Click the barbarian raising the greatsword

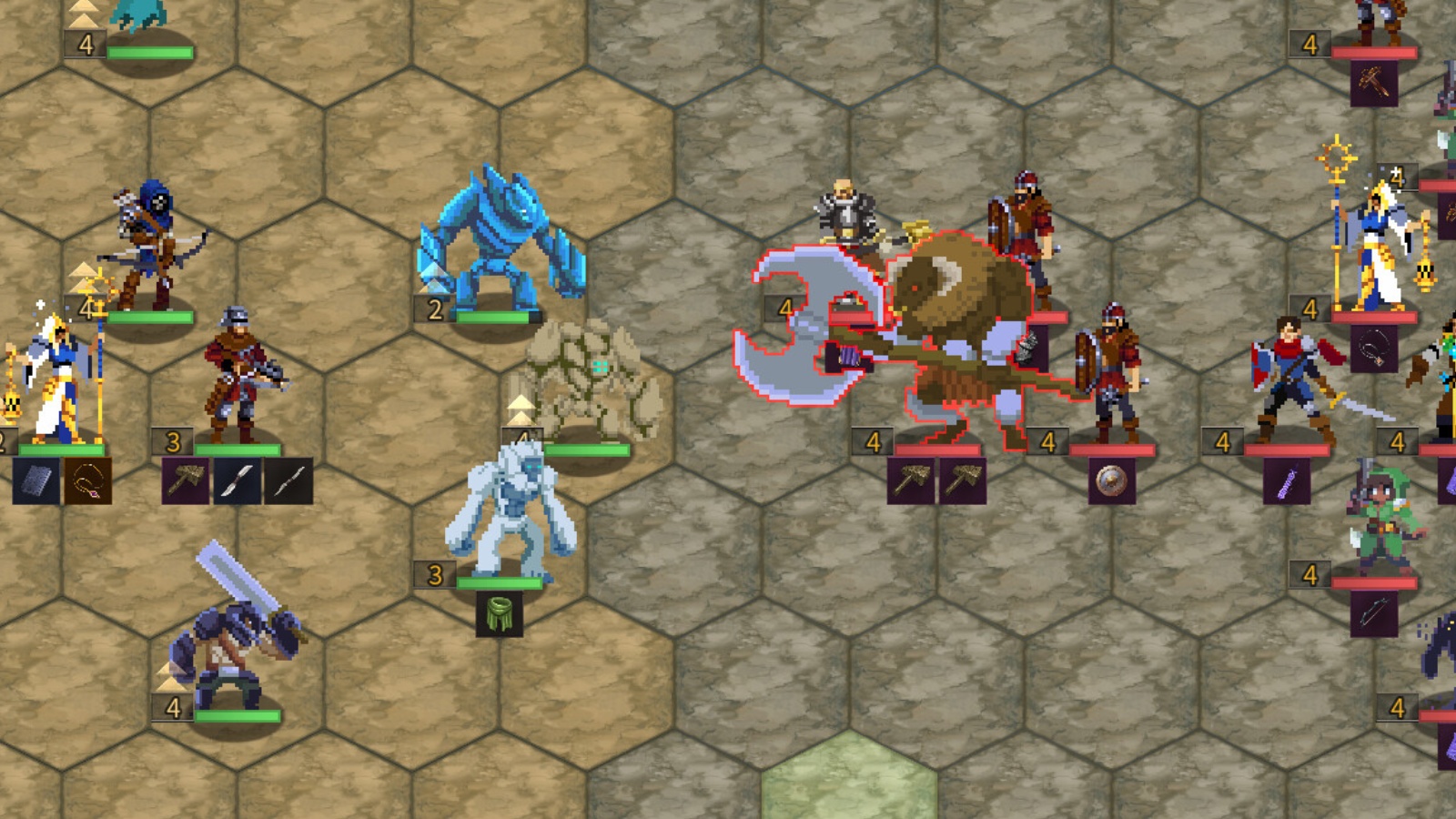(x=229, y=637)
